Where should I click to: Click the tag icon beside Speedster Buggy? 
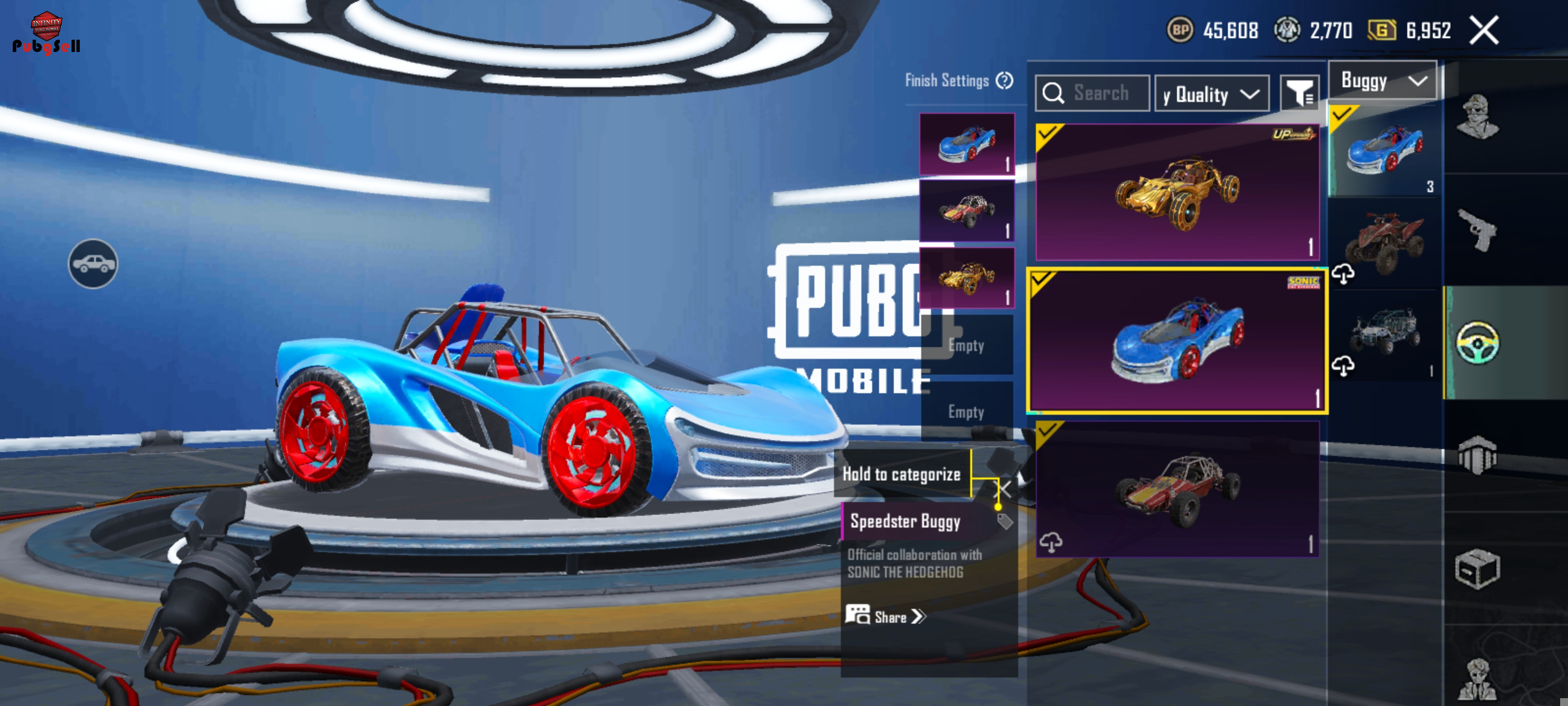point(1004,522)
